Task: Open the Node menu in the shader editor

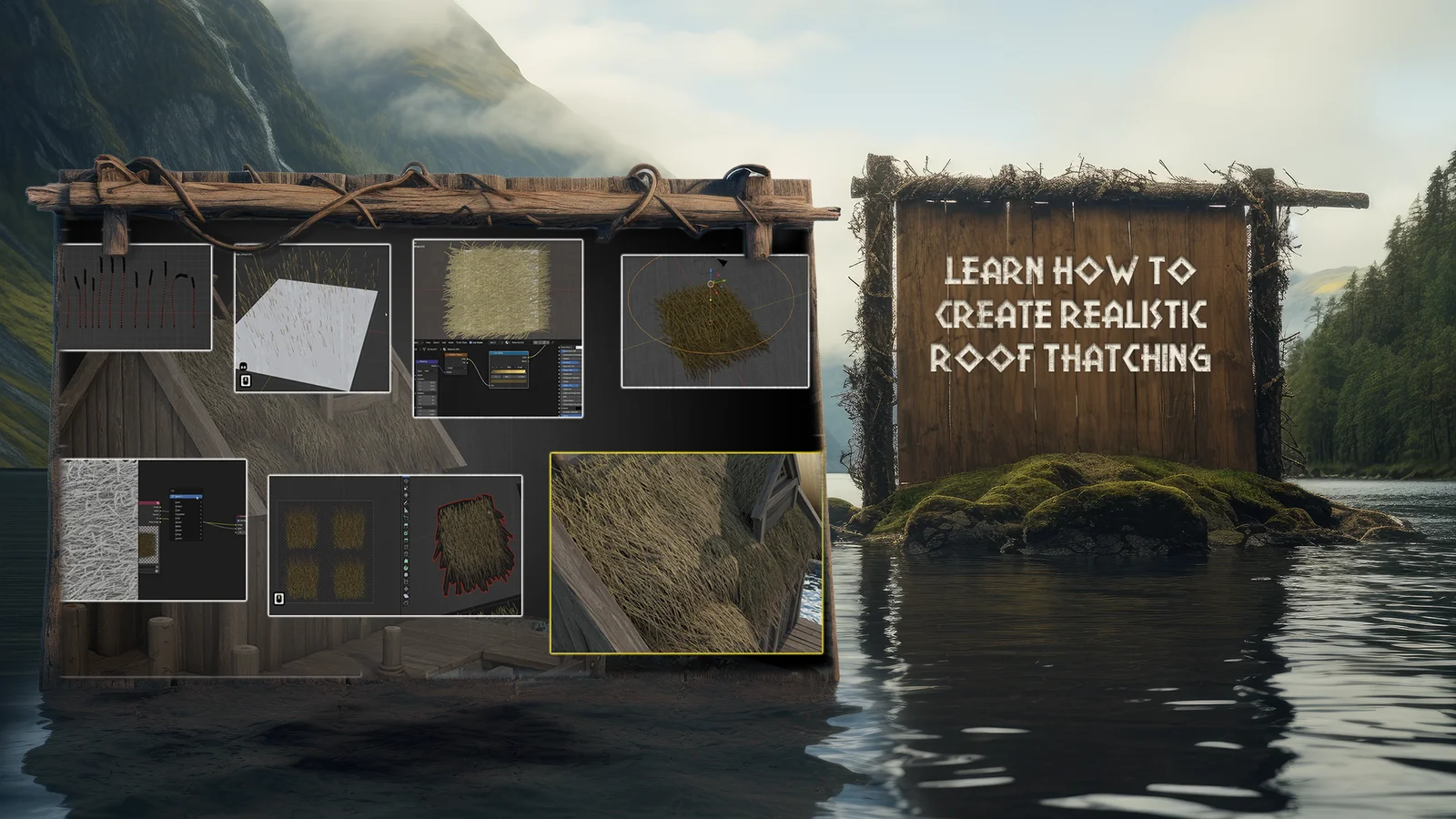Action: 451,342
